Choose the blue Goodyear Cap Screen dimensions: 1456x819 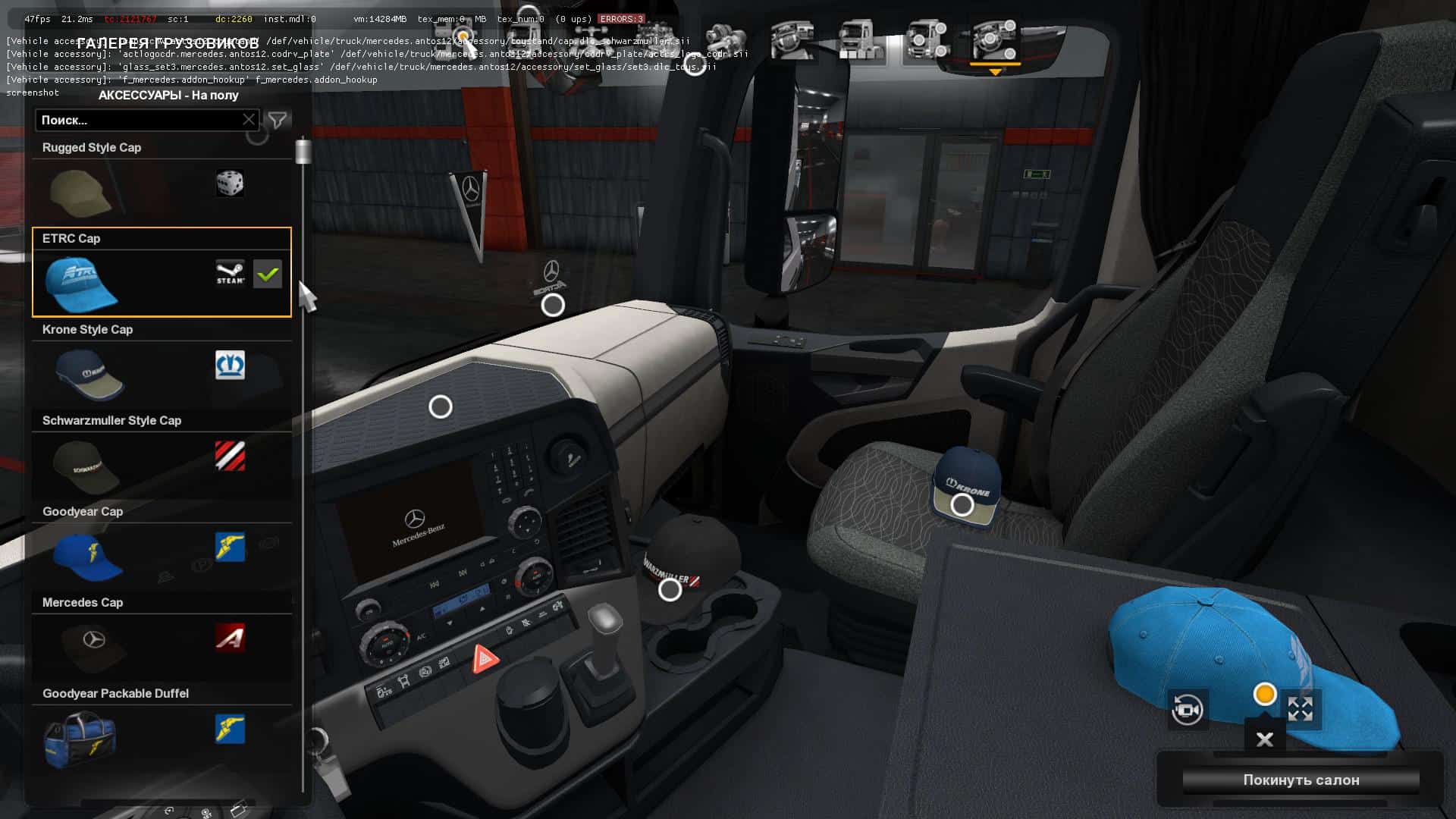click(161, 545)
